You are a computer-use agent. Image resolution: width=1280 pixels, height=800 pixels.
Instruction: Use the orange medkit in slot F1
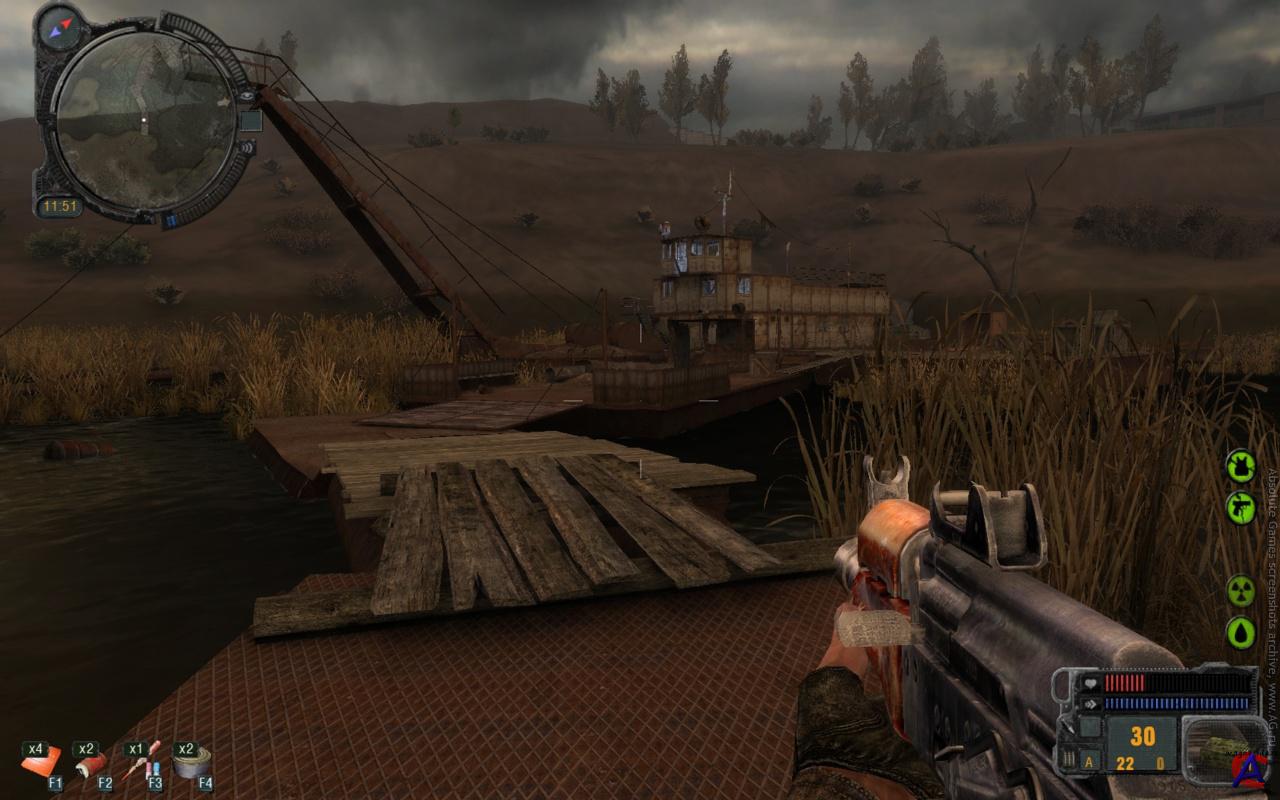point(42,762)
